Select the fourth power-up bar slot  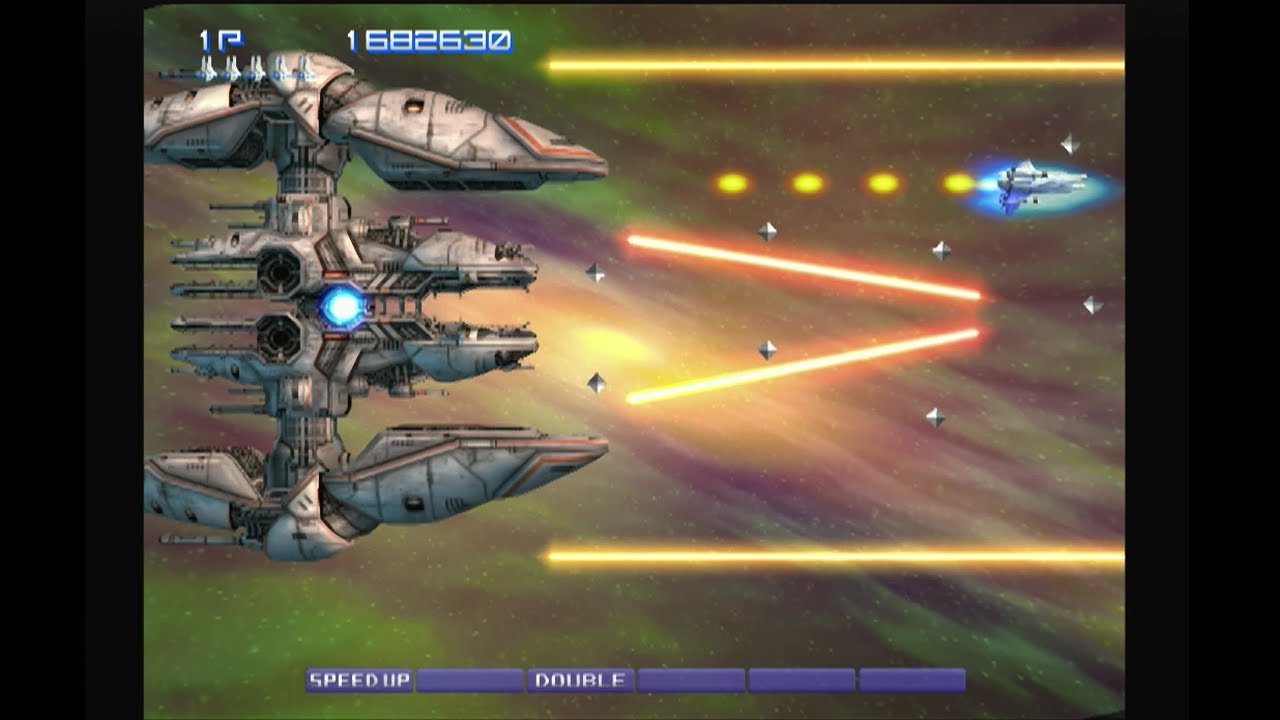coord(690,678)
